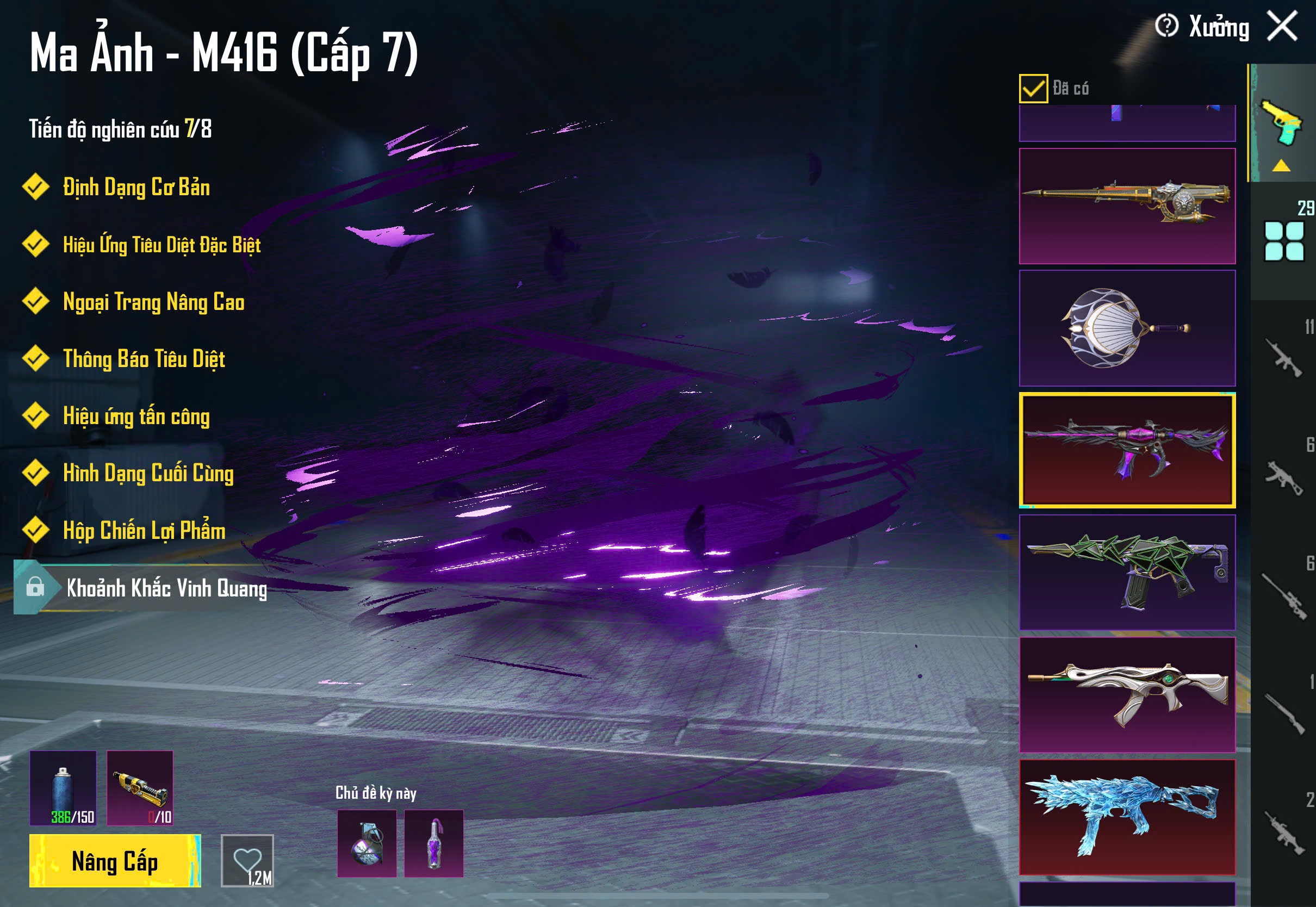
Task: Select the Định Dạng Cơ Bản stage
Action: [x=136, y=188]
